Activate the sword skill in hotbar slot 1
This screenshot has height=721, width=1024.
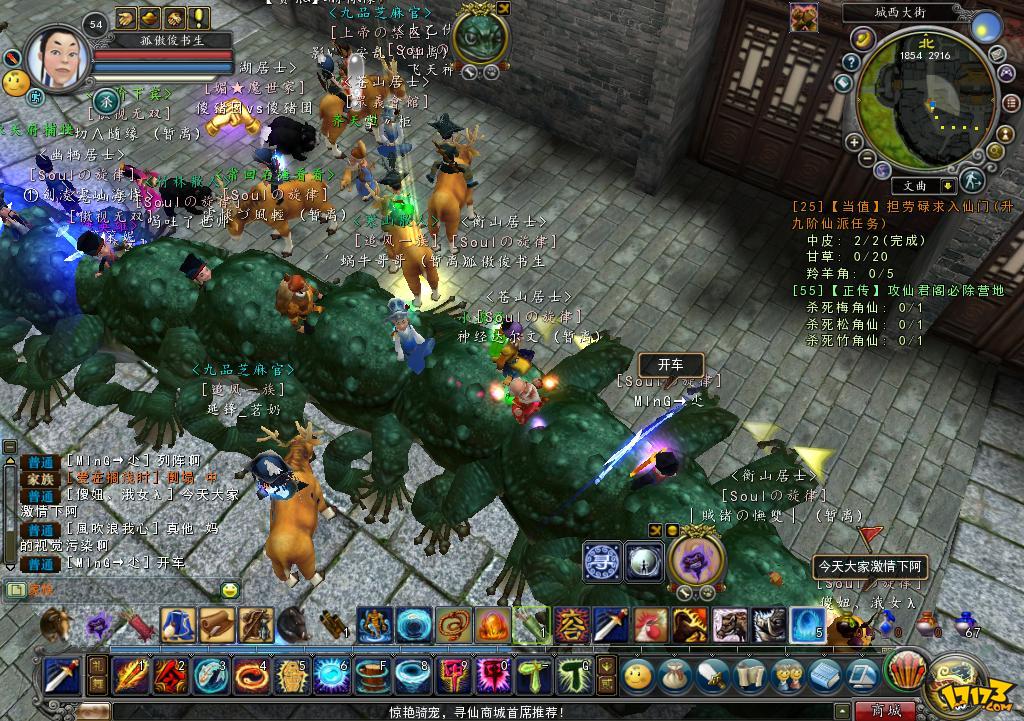click(61, 676)
